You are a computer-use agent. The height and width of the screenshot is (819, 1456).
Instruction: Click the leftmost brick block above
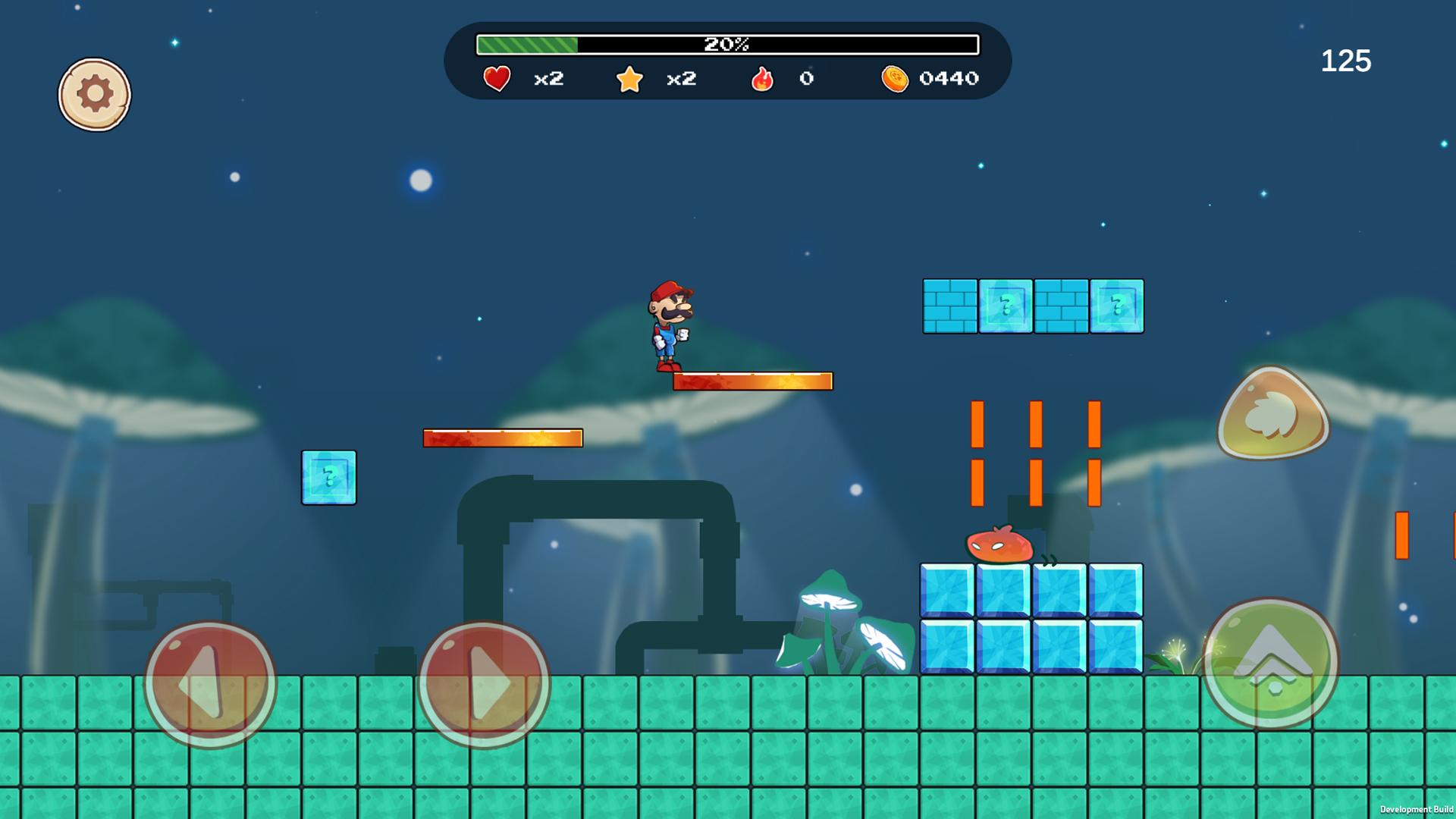tap(950, 306)
